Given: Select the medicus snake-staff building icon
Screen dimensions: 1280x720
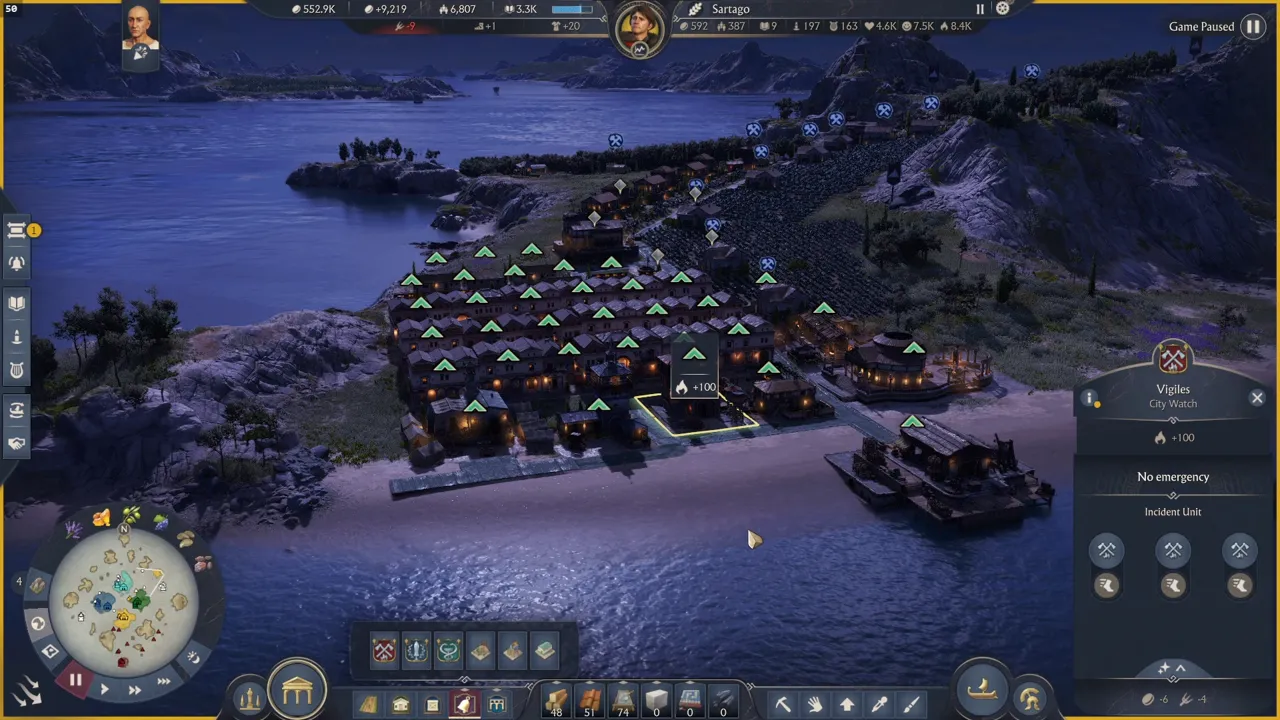Looking at the screenshot, I should tap(448, 650).
